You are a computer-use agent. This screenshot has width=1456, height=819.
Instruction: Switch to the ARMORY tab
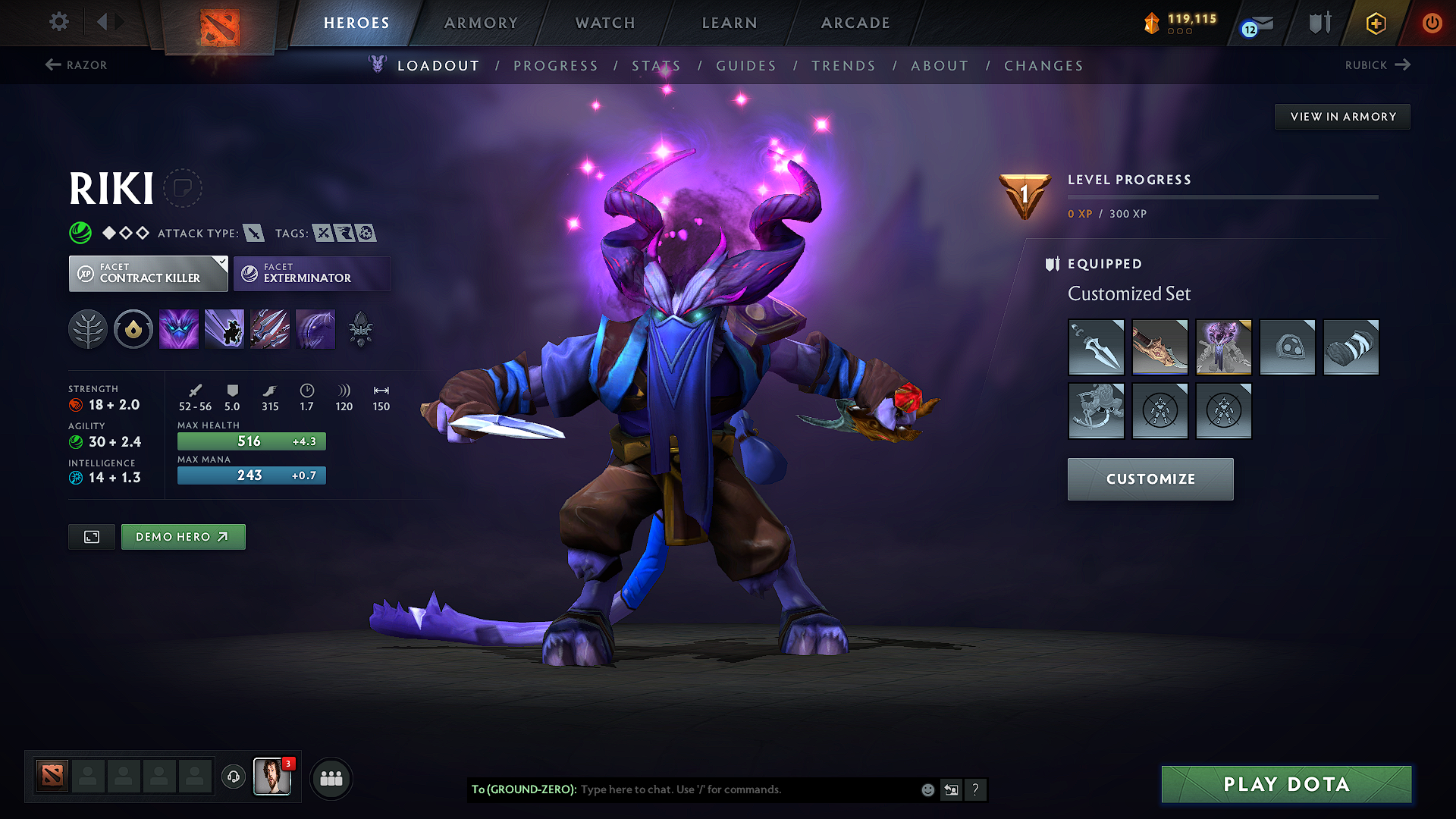tap(482, 23)
